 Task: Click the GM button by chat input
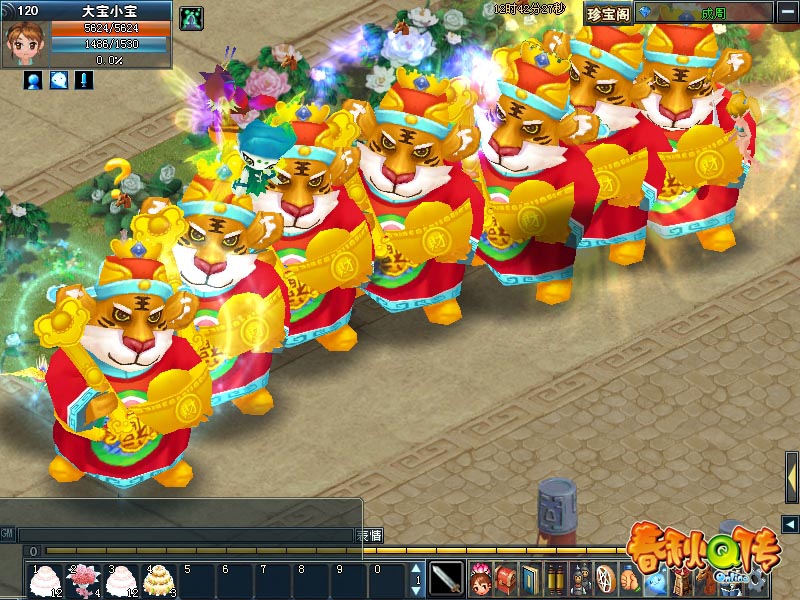pyautogui.click(x=8, y=535)
